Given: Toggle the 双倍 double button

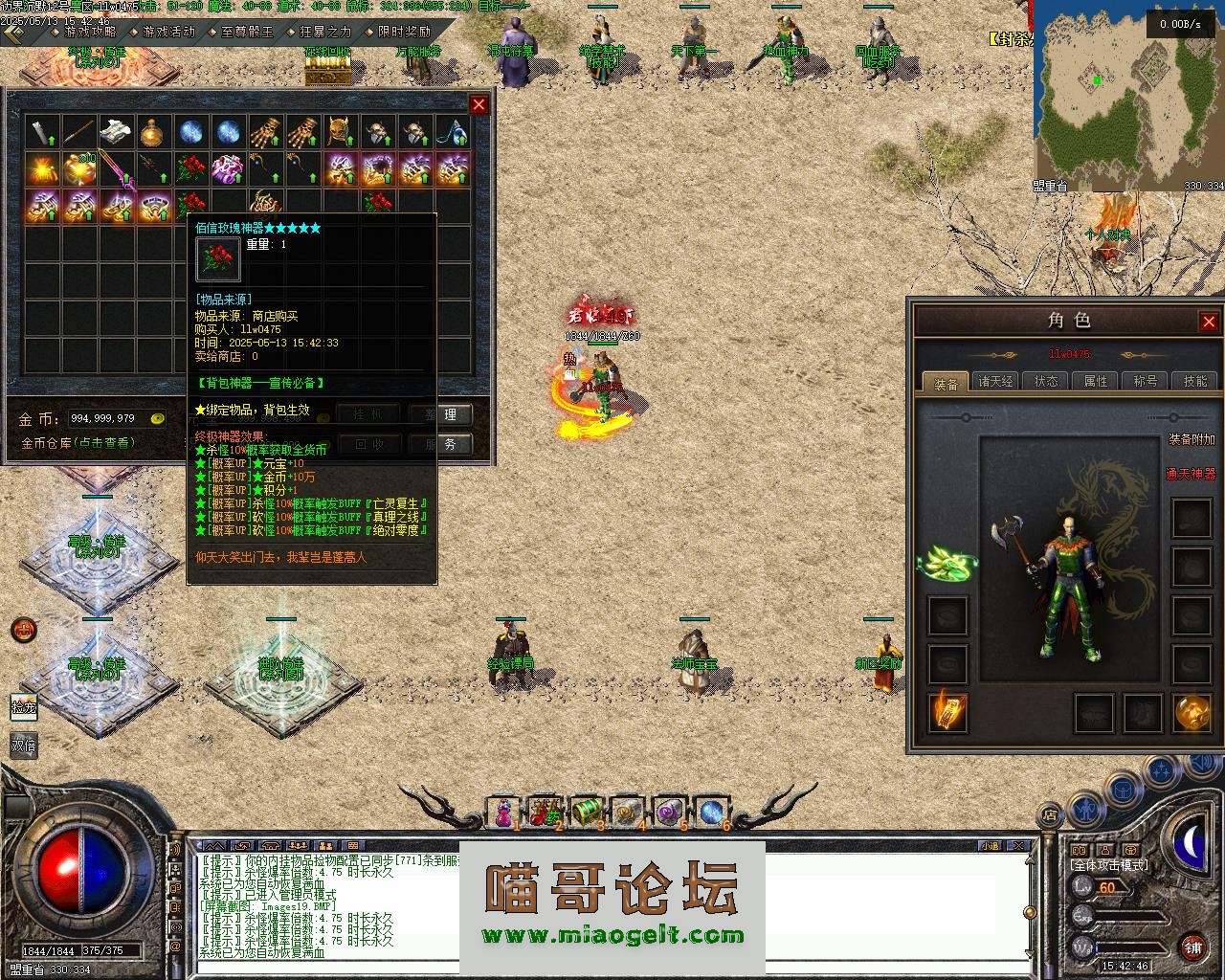Looking at the screenshot, I should tap(24, 745).
